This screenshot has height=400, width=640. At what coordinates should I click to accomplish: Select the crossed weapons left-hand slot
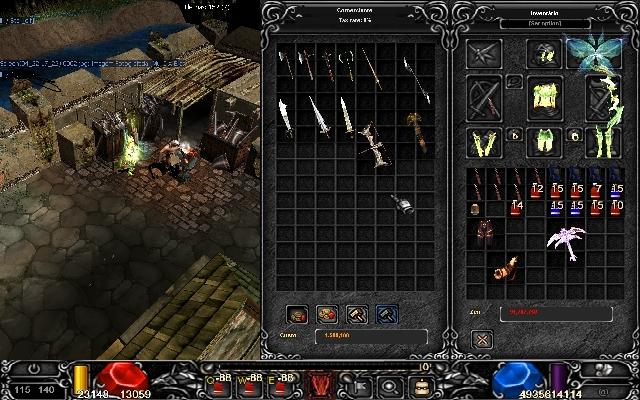tap(485, 98)
